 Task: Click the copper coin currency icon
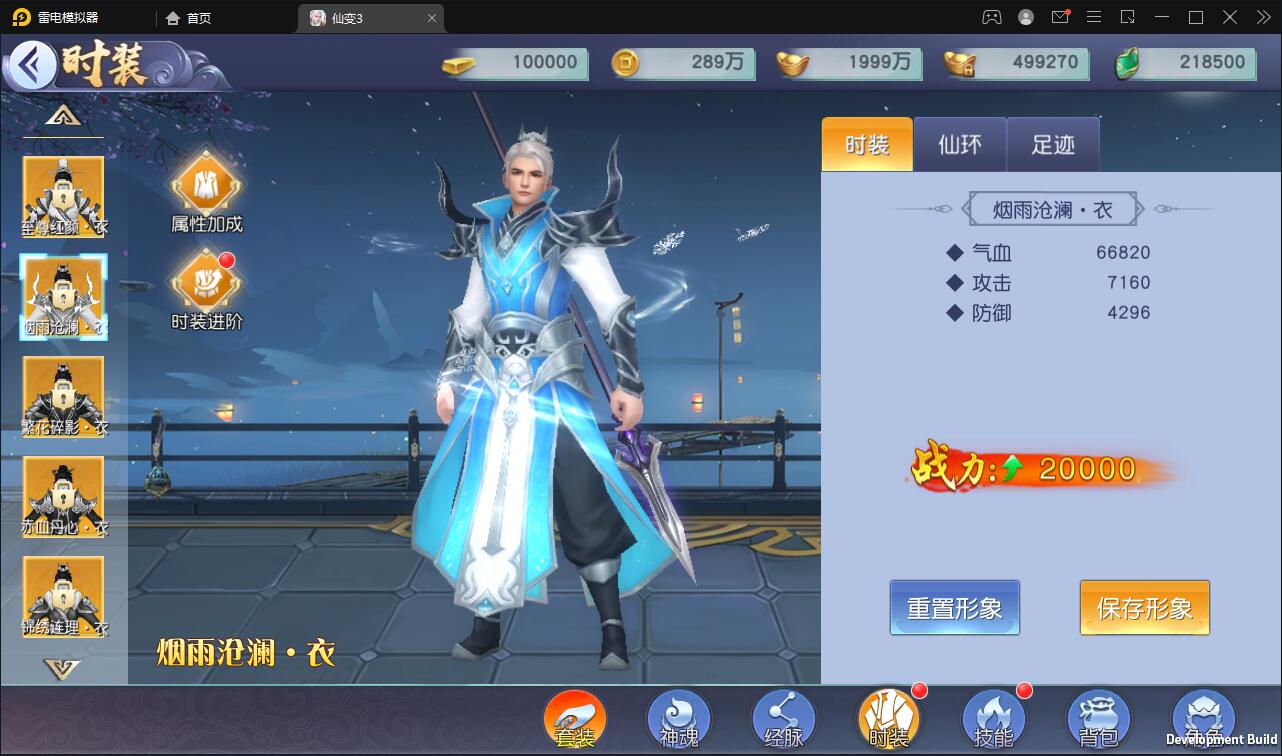click(x=628, y=62)
